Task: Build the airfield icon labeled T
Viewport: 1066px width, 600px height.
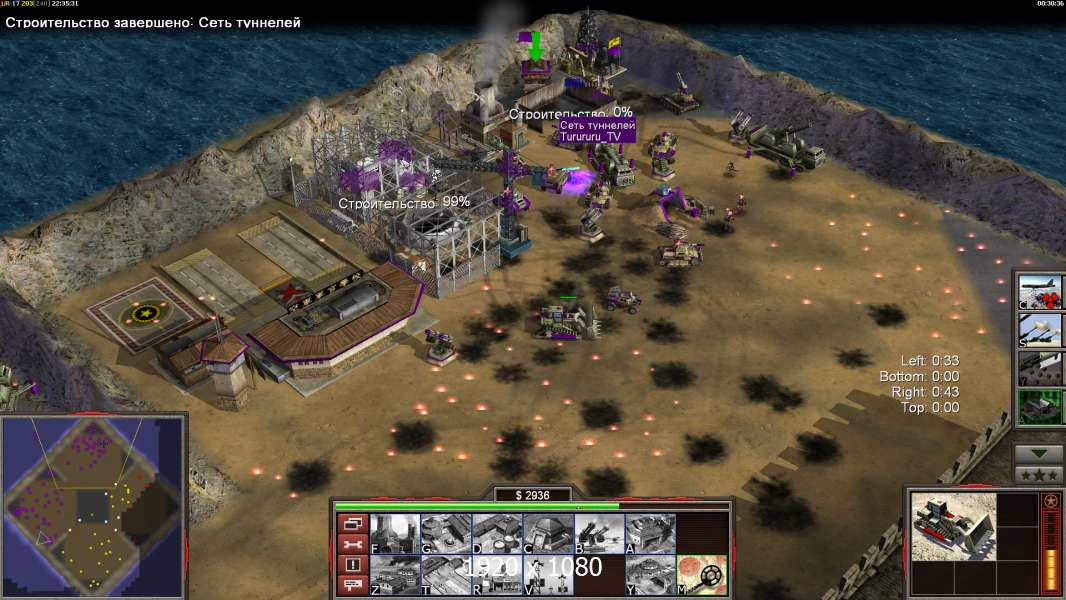Action: coord(445,574)
